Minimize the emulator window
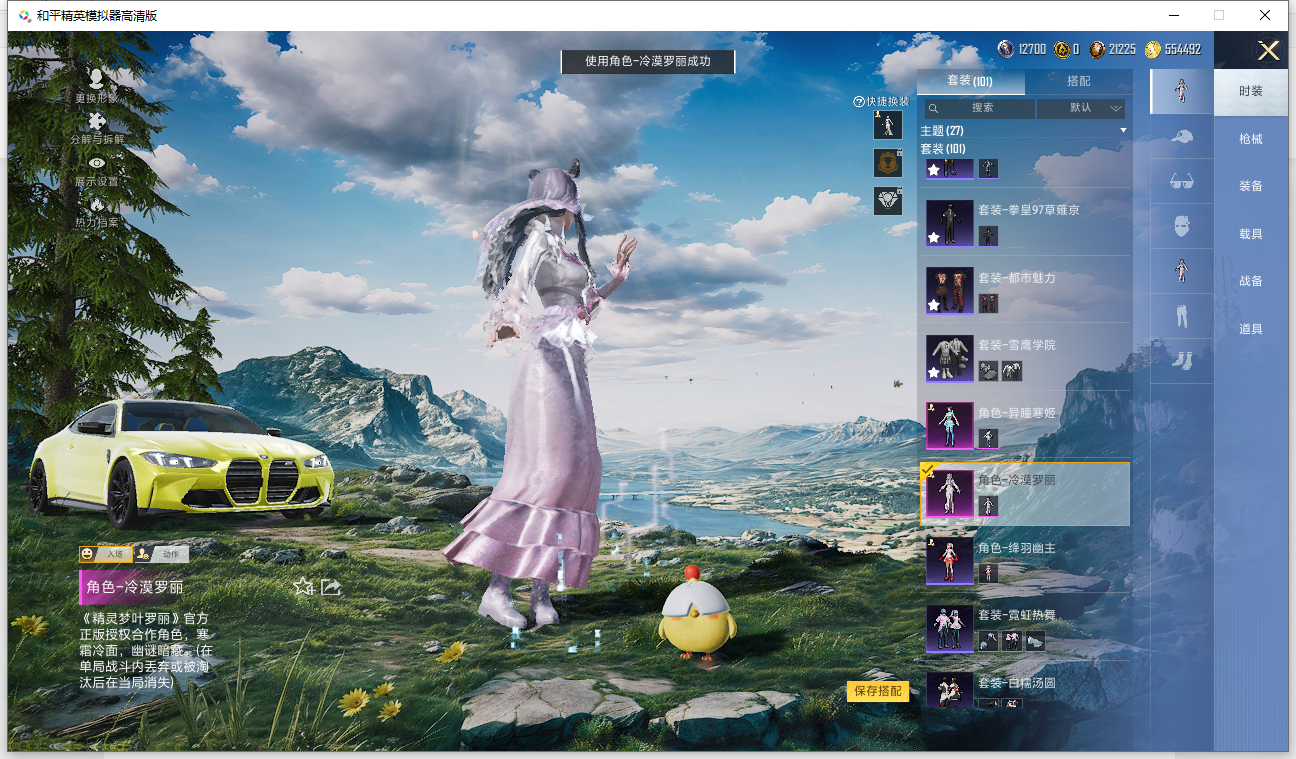Image resolution: width=1296 pixels, height=759 pixels. click(x=1173, y=15)
